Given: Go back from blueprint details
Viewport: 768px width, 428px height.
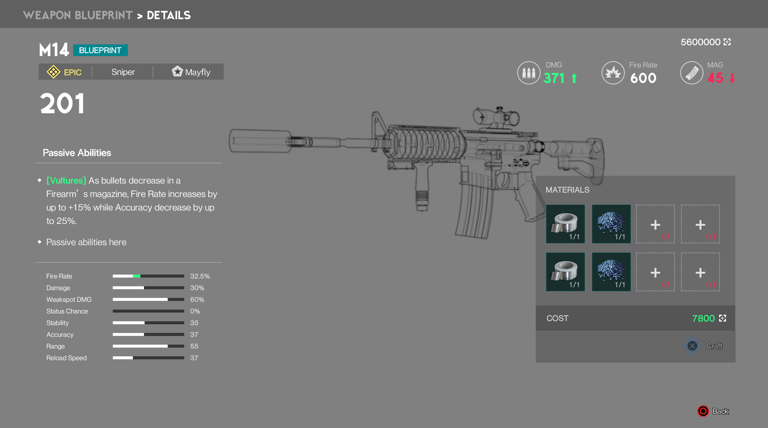Looking at the screenshot, I should (x=713, y=411).
